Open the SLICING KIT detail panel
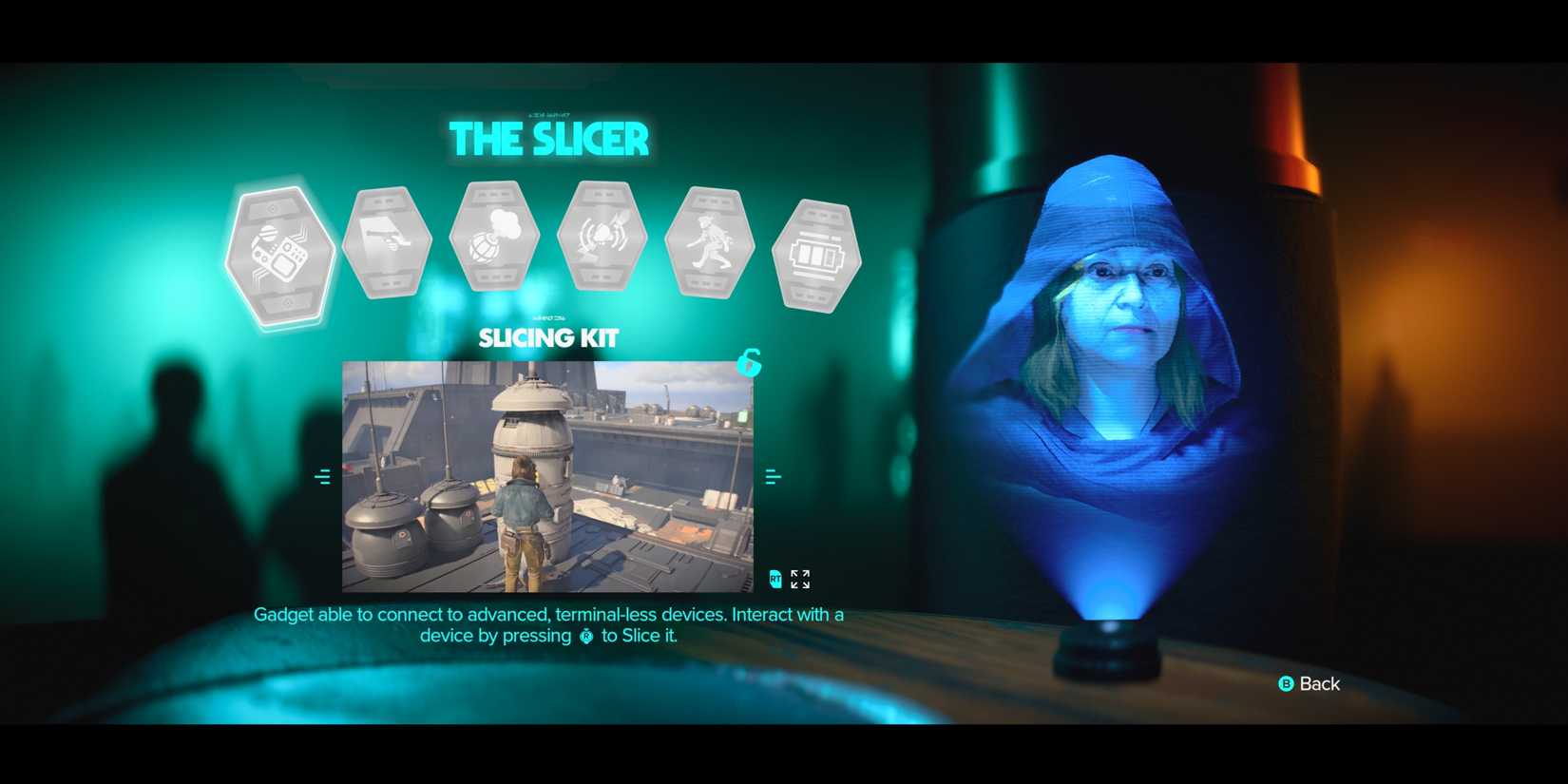The height and width of the screenshot is (784, 1568). click(x=549, y=337)
